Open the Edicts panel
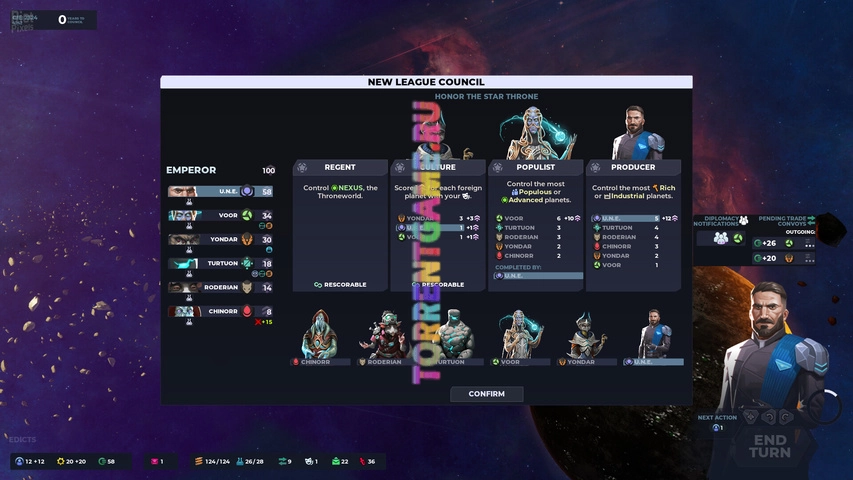 22,439
